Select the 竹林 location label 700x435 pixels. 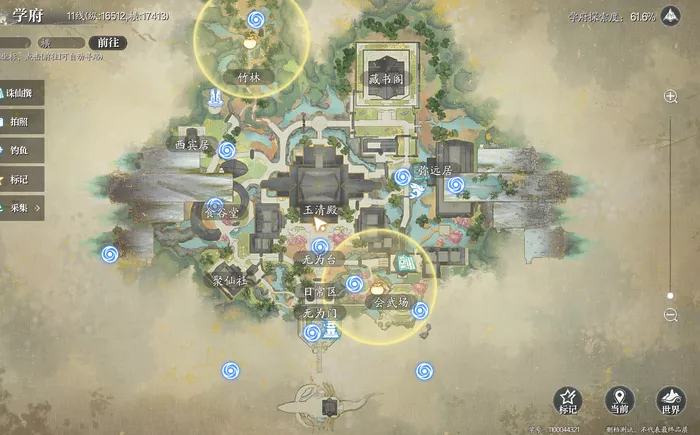click(249, 76)
